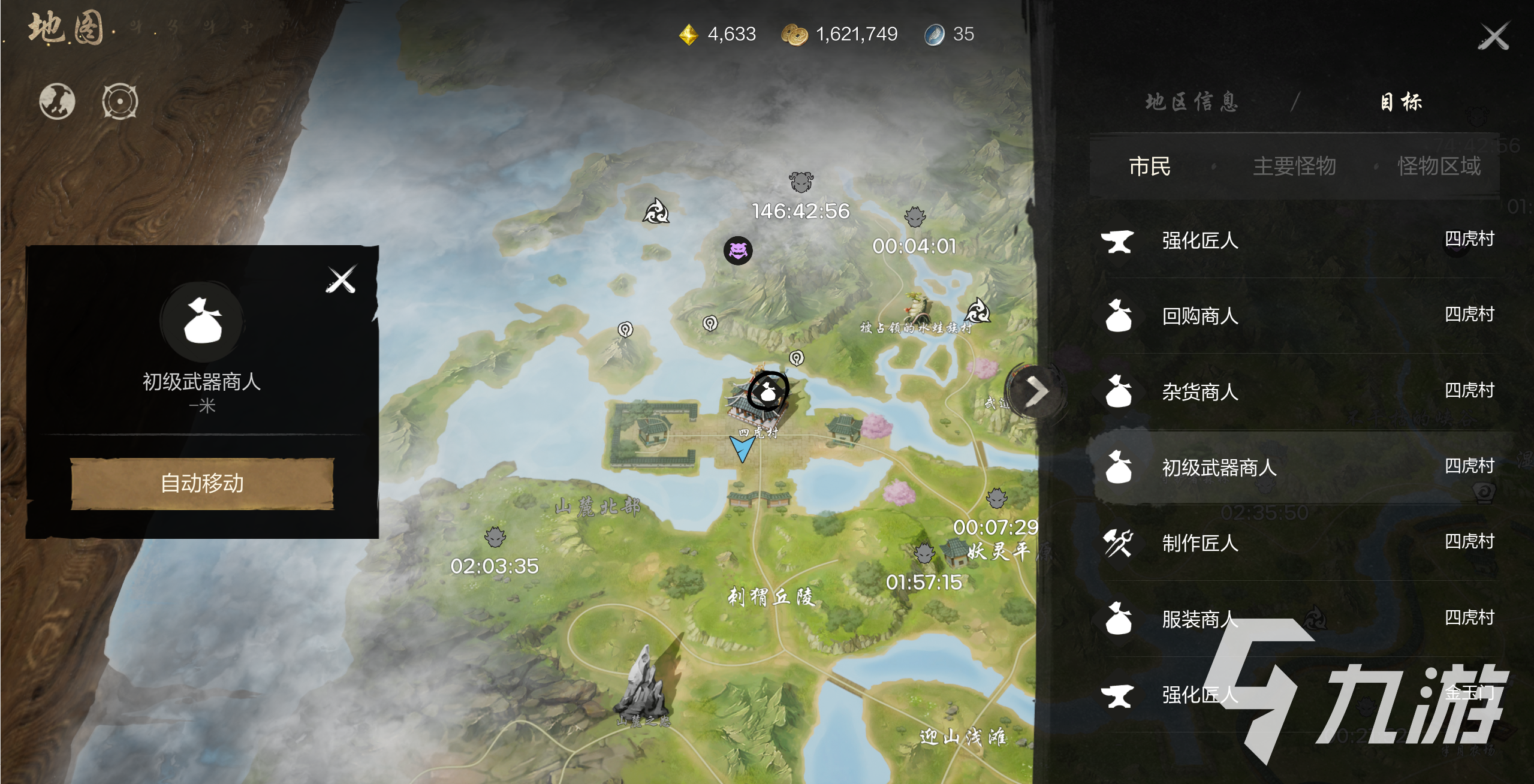Screen dimensions: 1534x784
Task: Select the boss marker timed 146:42:56
Action: click(x=801, y=182)
